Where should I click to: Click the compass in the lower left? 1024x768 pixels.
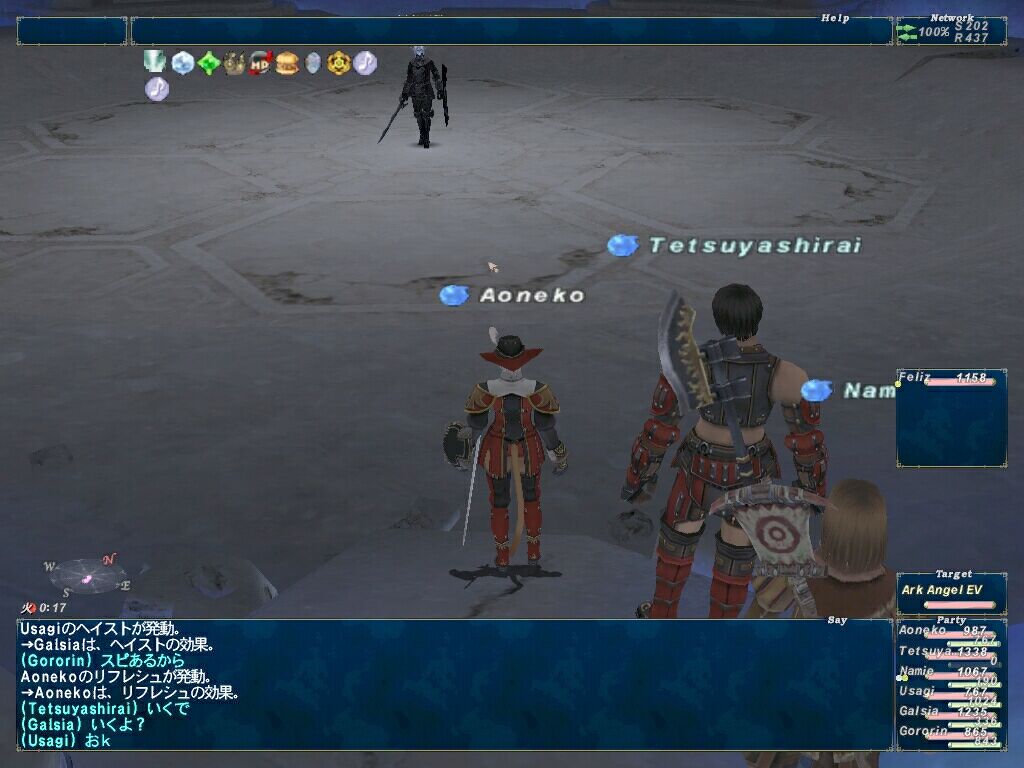click(x=87, y=575)
